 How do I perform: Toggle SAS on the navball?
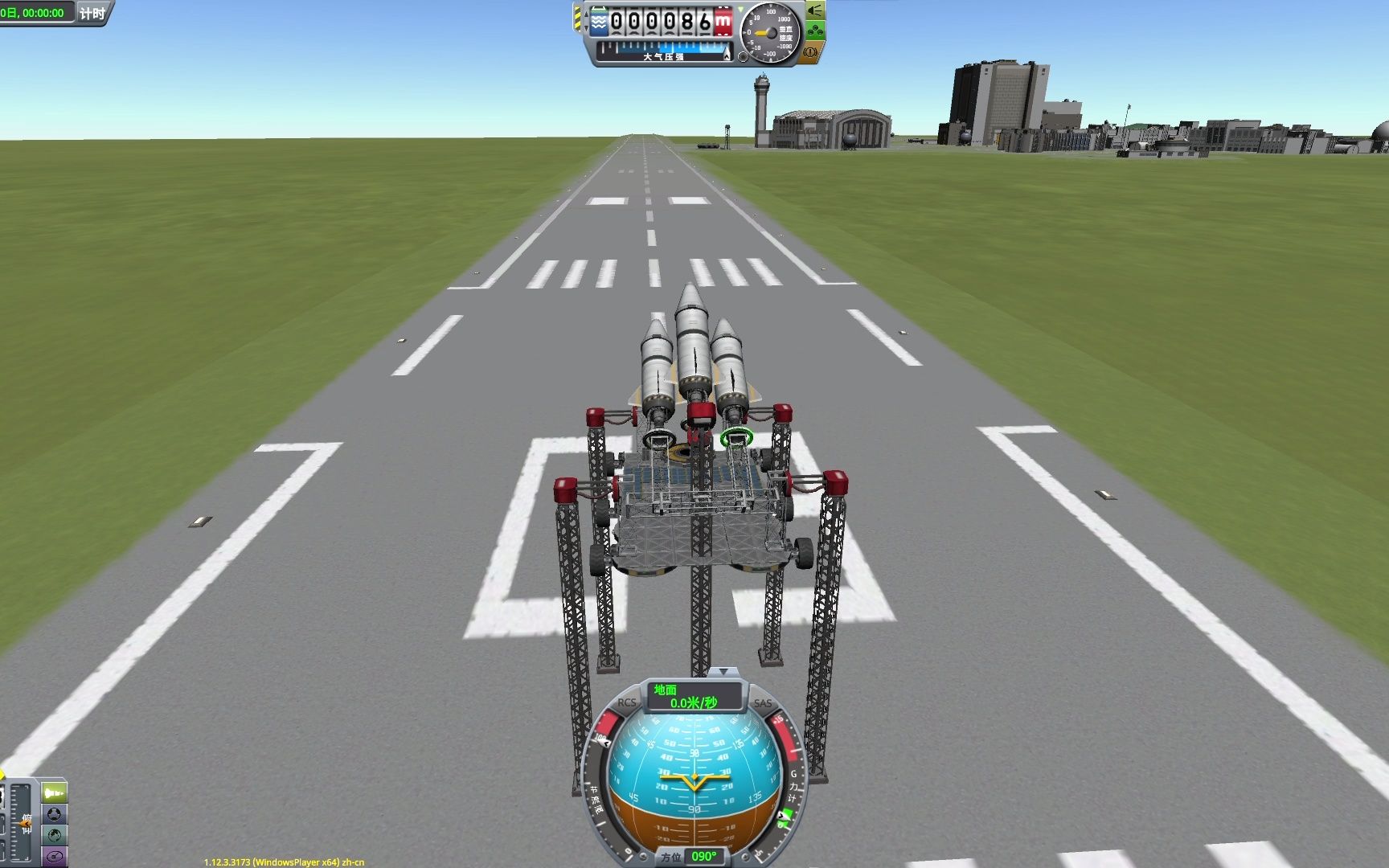pos(762,704)
